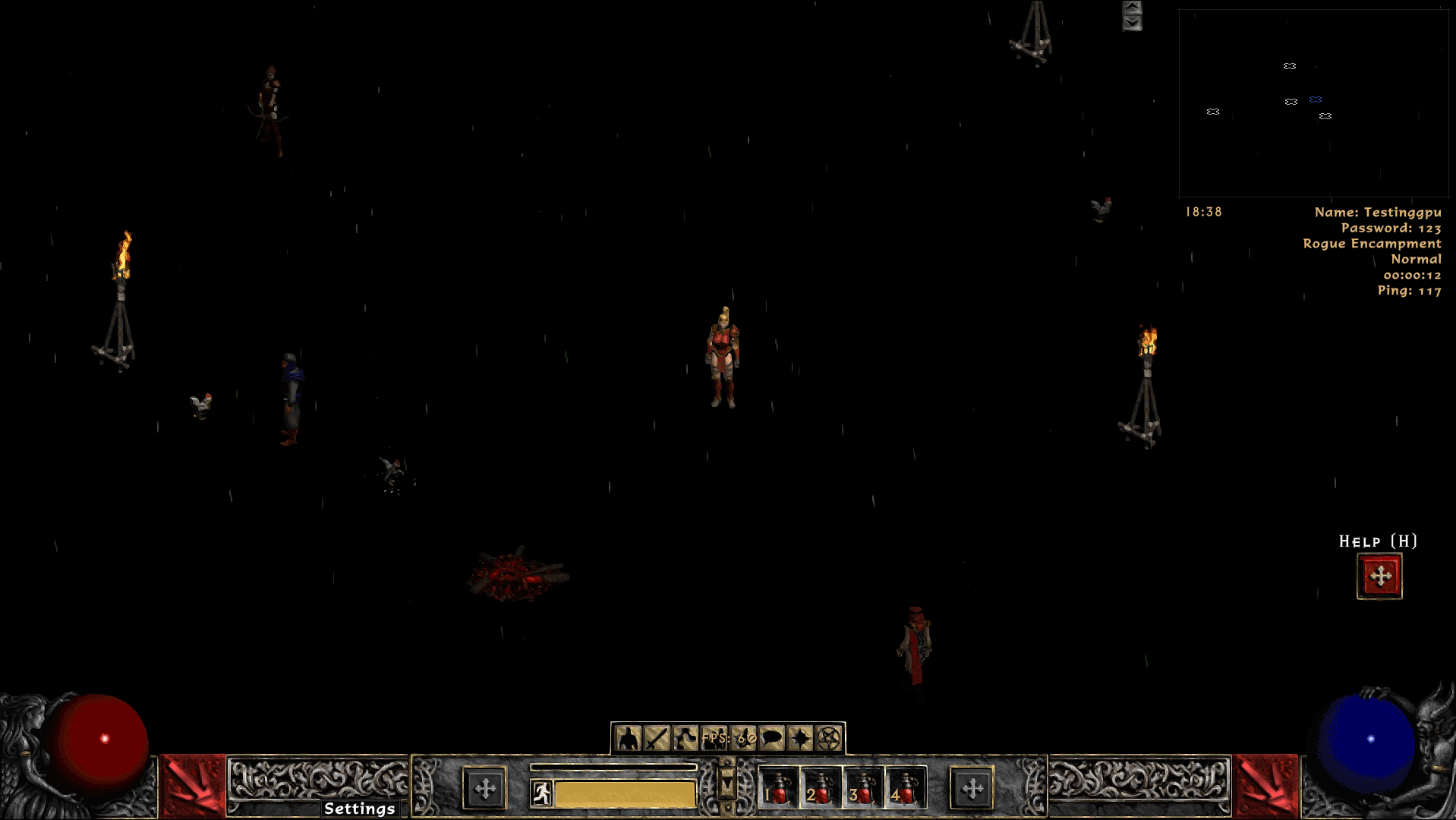Open the red Help button
This screenshot has width=1456, height=820.
[x=1379, y=576]
